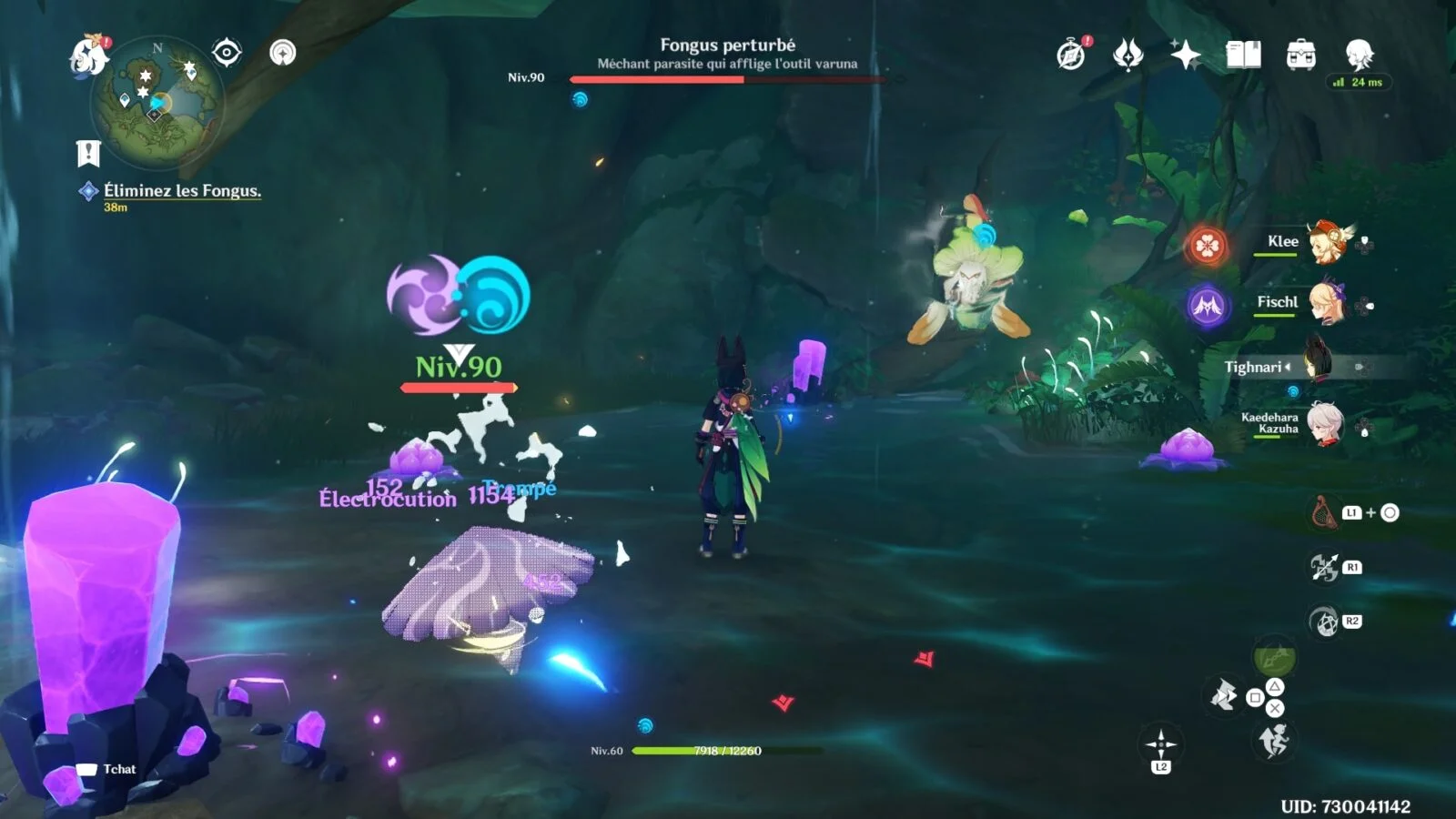Screen dimensions: 1456x819
Task: Open the minimap
Action: click(157, 102)
